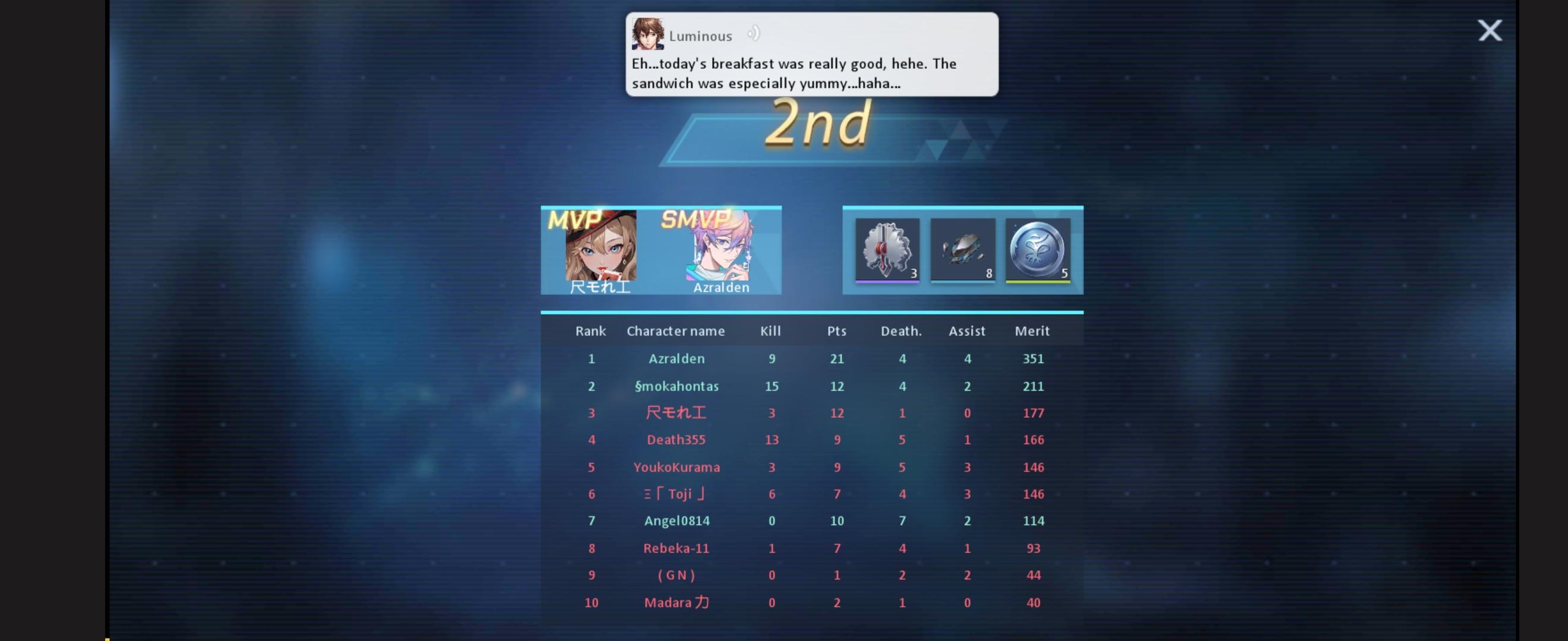
Task: Select YoukoKurama's row in the leaderboard
Action: (x=812, y=467)
